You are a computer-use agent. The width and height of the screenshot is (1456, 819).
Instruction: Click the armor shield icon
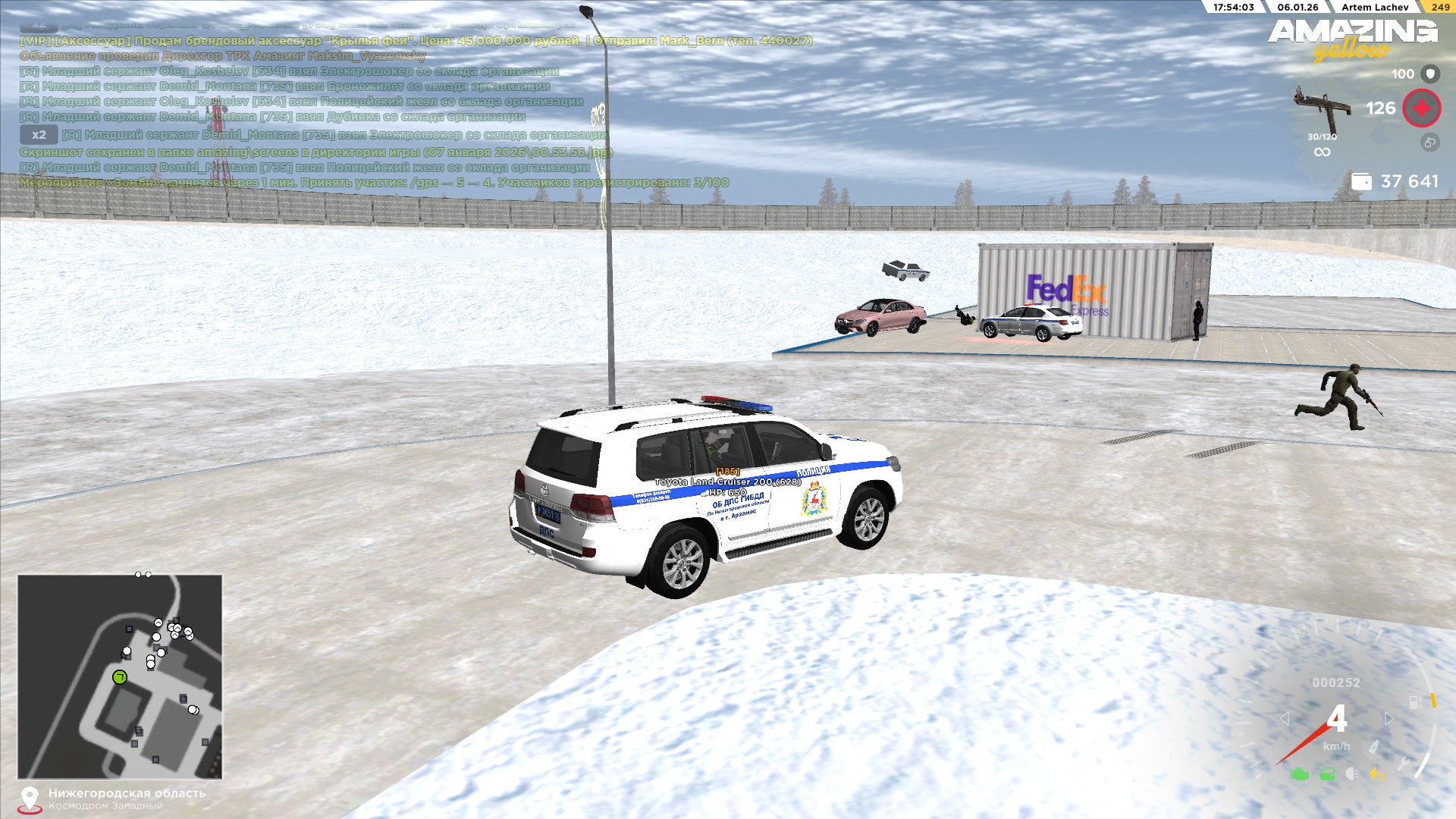1430,74
